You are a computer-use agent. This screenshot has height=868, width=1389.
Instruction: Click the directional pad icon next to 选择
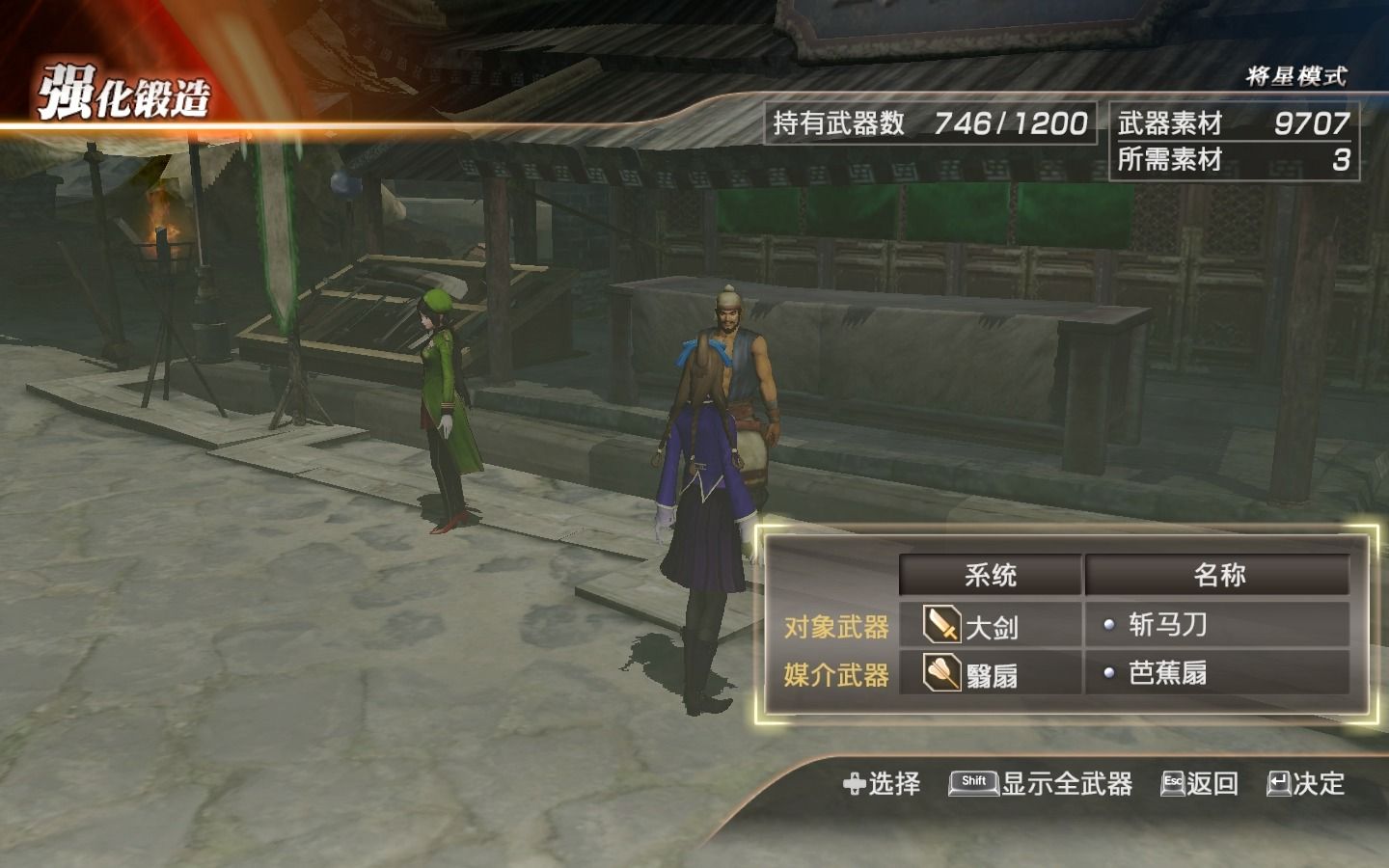click(x=853, y=784)
